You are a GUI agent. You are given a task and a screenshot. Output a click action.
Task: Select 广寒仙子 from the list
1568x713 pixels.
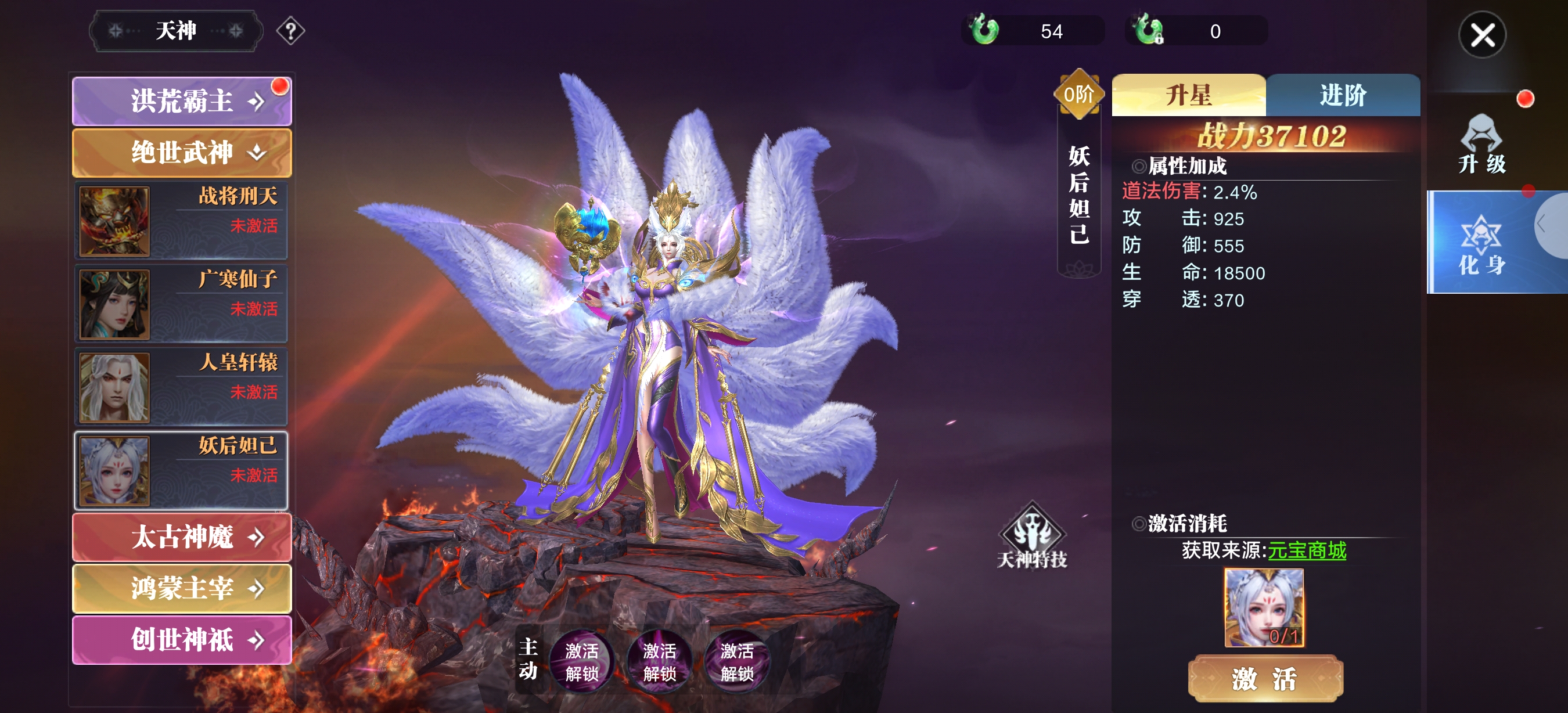[x=181, y=304]
